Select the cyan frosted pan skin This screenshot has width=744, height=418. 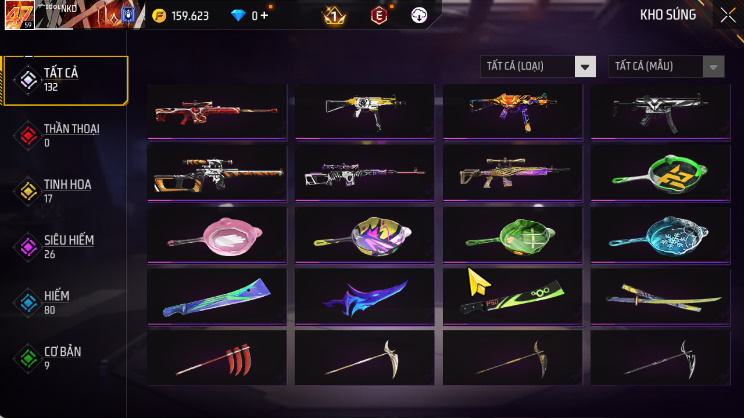(x=661, y=232)
